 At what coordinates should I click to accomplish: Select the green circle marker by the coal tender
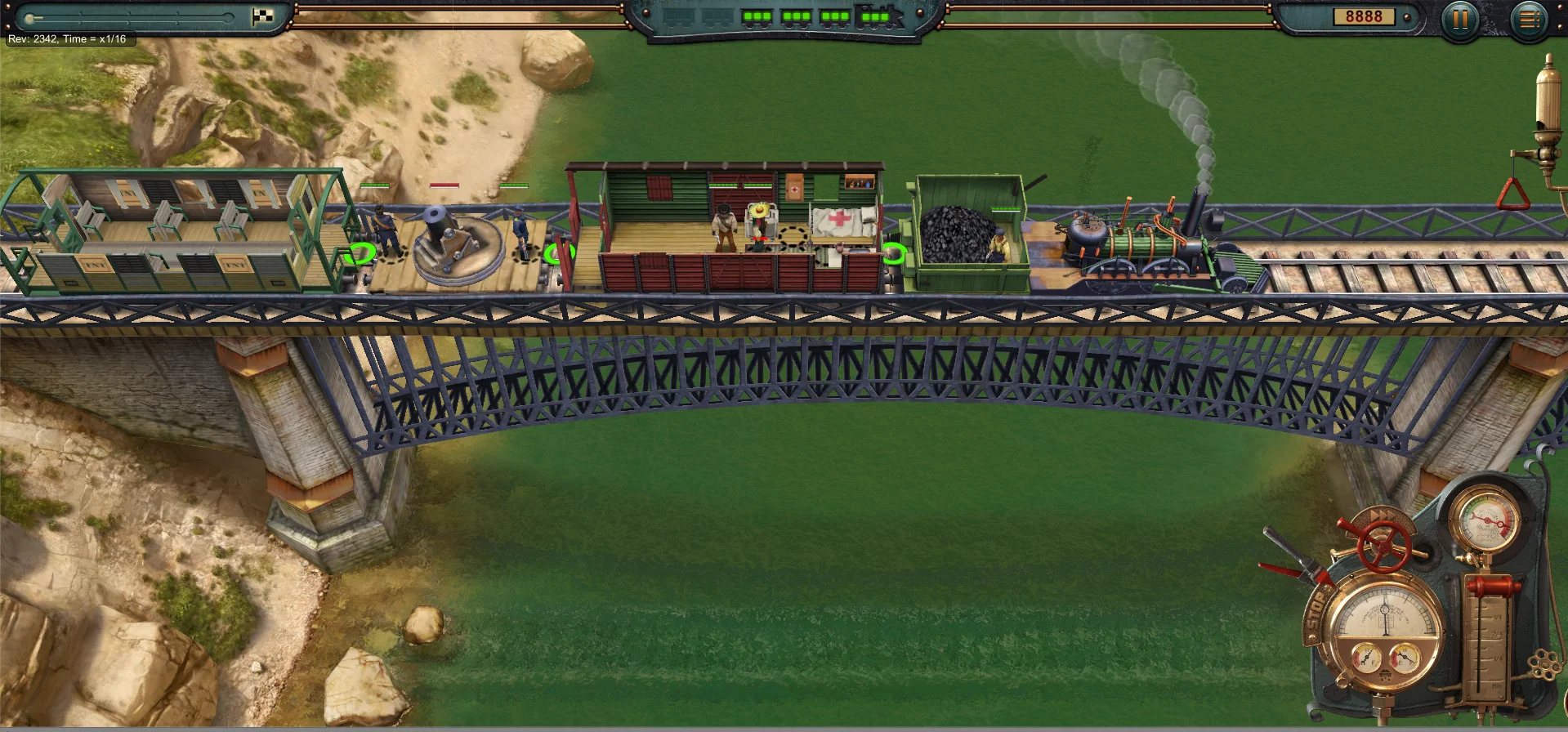click(894, 253)
